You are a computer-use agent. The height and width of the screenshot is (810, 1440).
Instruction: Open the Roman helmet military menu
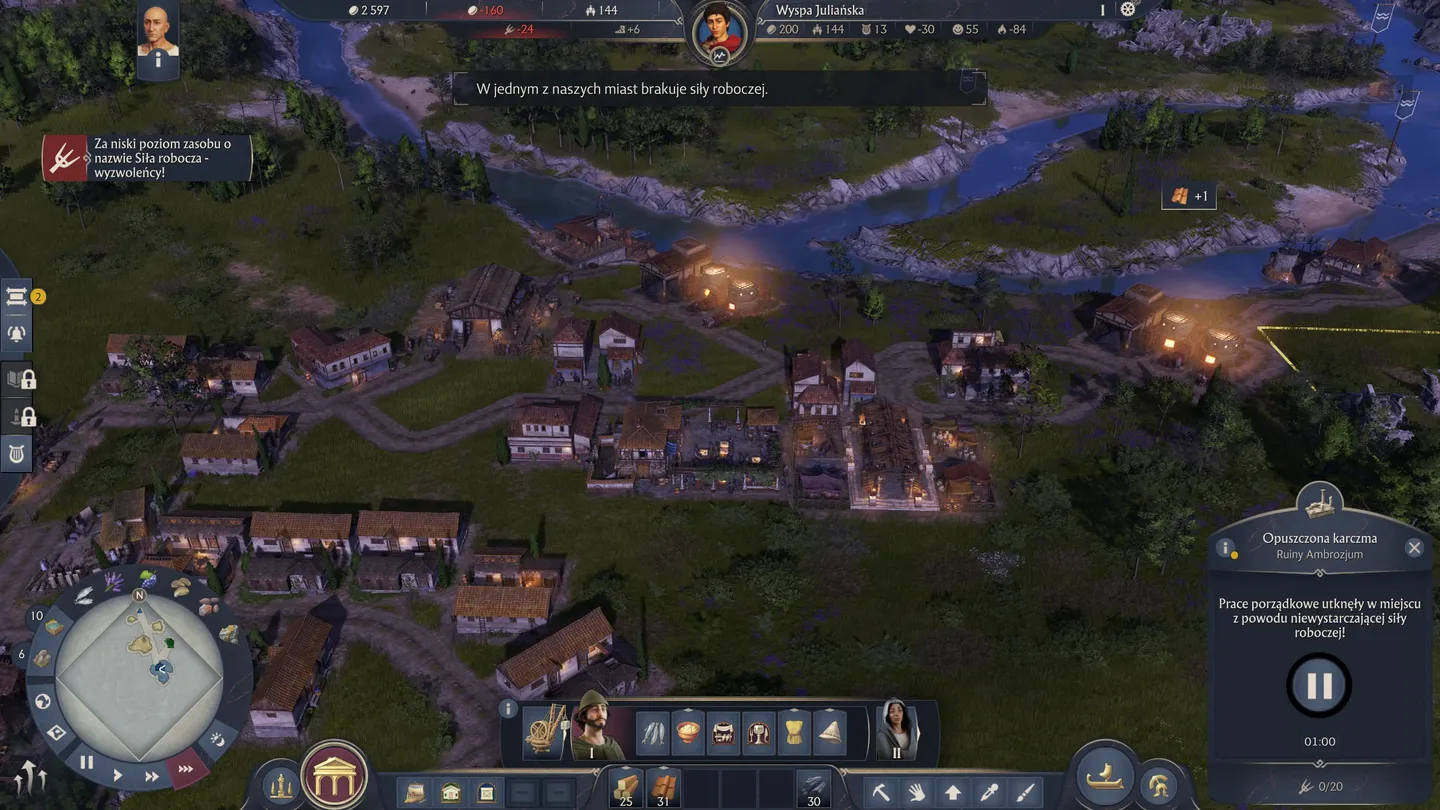[x=1160, y=783]
